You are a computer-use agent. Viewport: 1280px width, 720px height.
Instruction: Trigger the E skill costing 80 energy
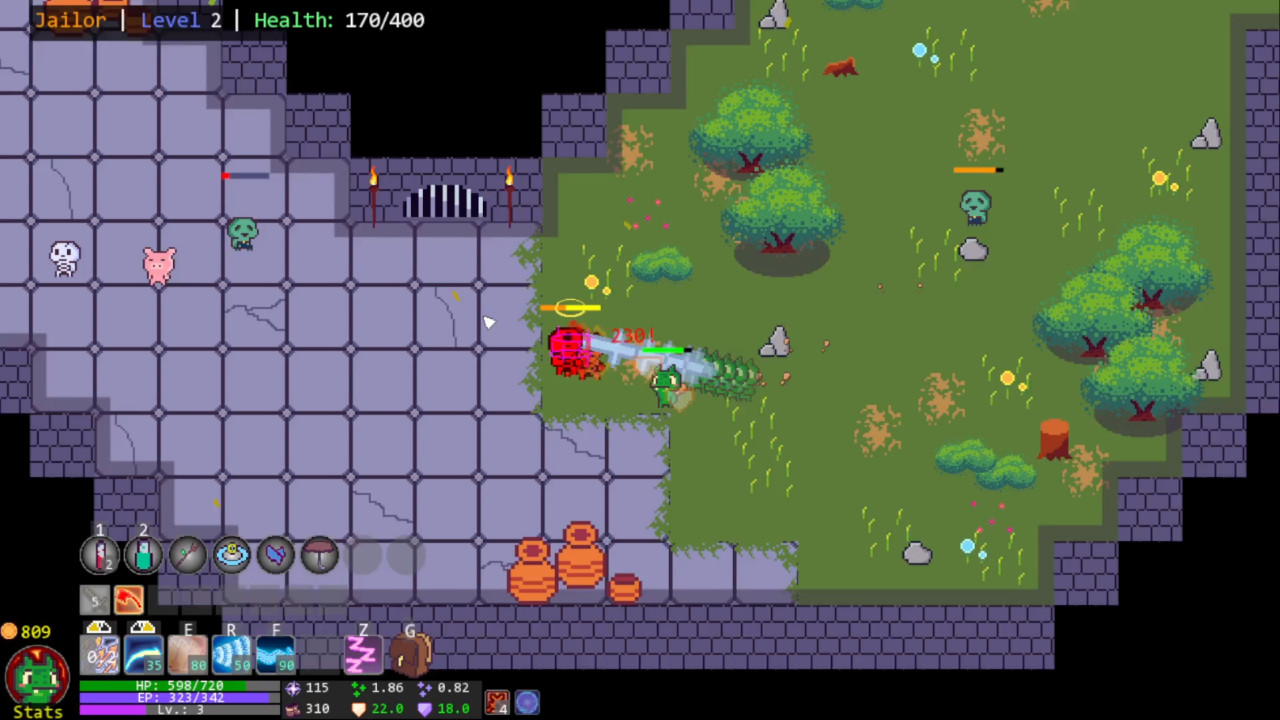(x=186, y=653)
